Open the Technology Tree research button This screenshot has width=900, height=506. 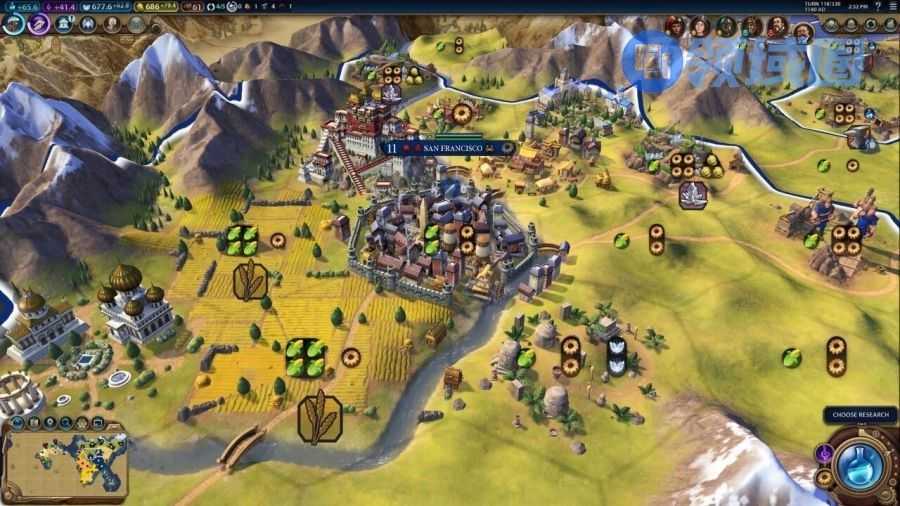point(14,22)
